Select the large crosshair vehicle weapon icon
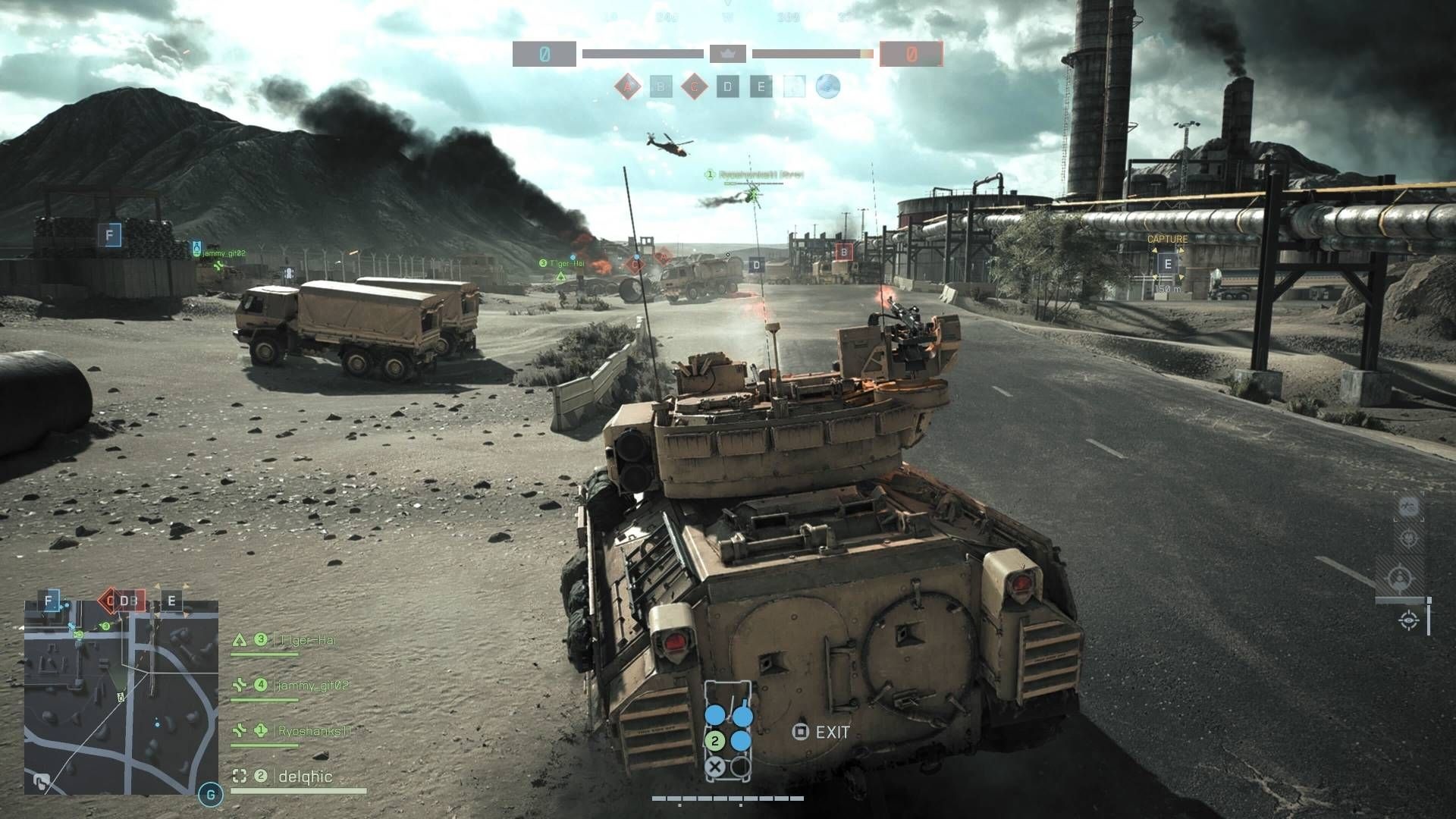1456x819 pixels. [x=1399, y=579]
